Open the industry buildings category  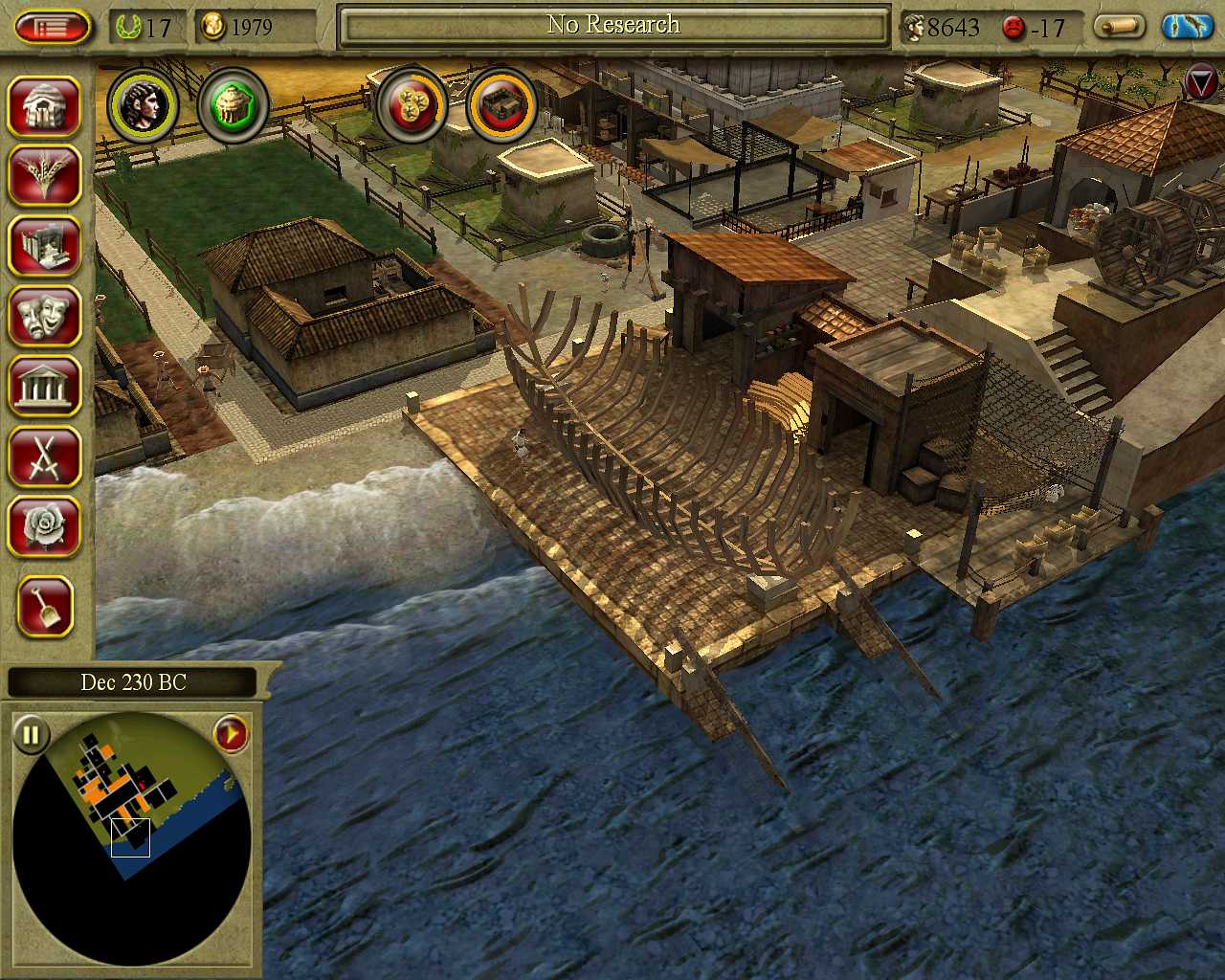pos(44,246)
